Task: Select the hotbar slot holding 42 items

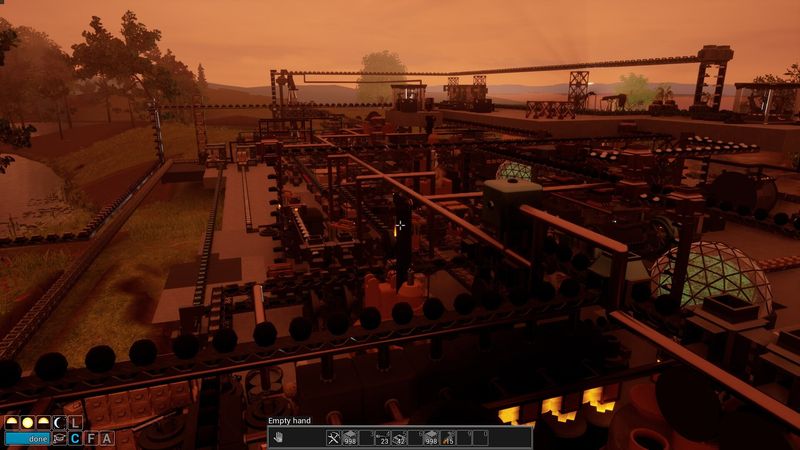Action: click(398, 437)
